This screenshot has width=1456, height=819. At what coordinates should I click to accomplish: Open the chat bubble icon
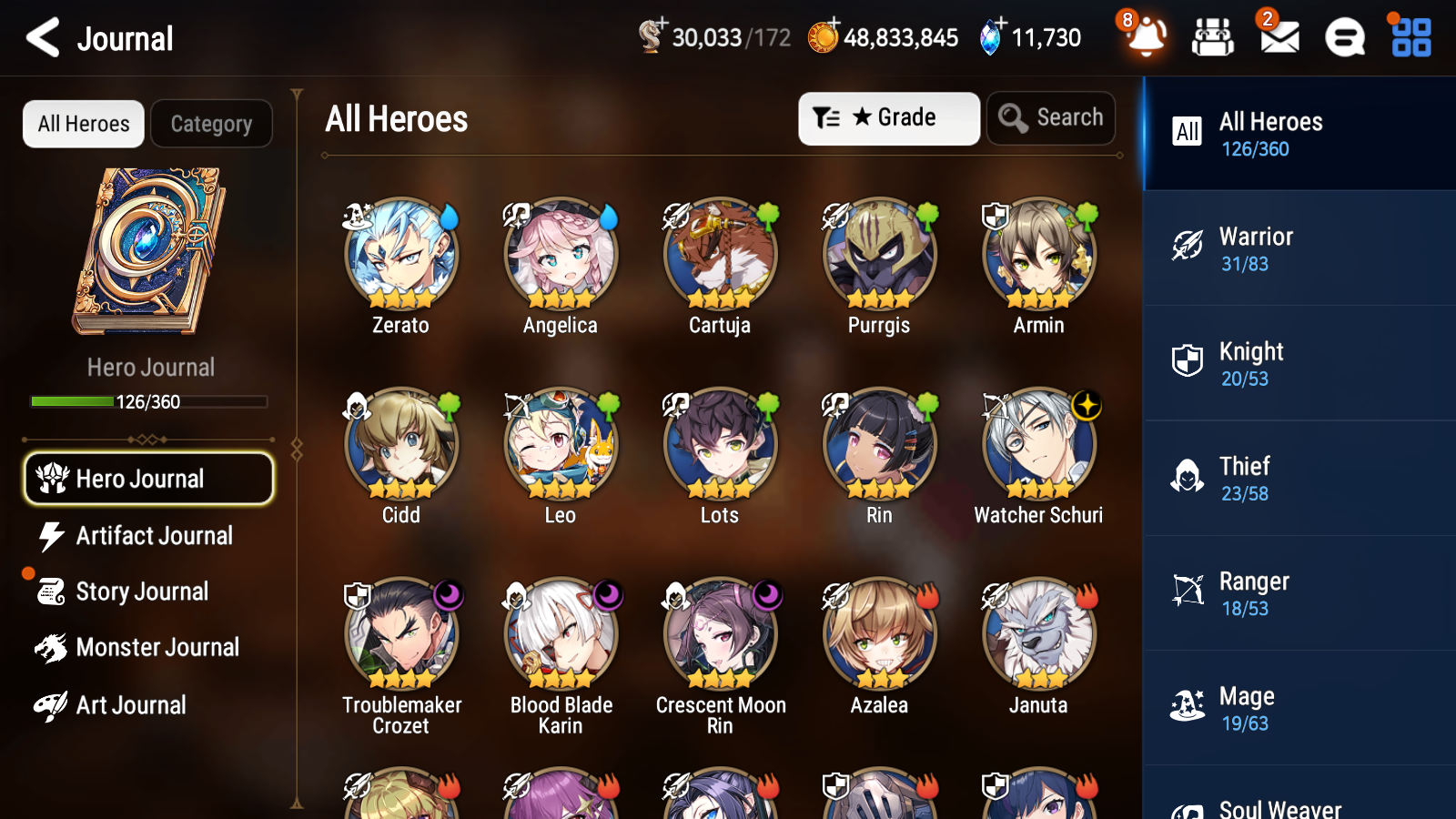click(1344, 38)
